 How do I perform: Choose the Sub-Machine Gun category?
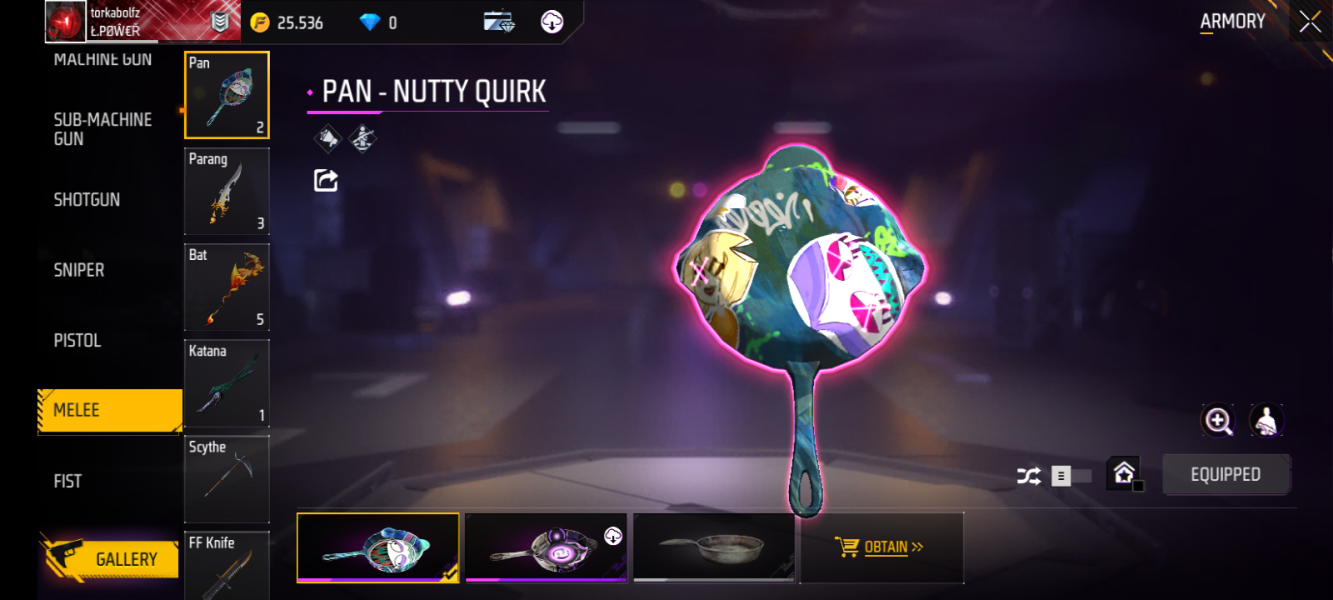[x=102, y=129]
